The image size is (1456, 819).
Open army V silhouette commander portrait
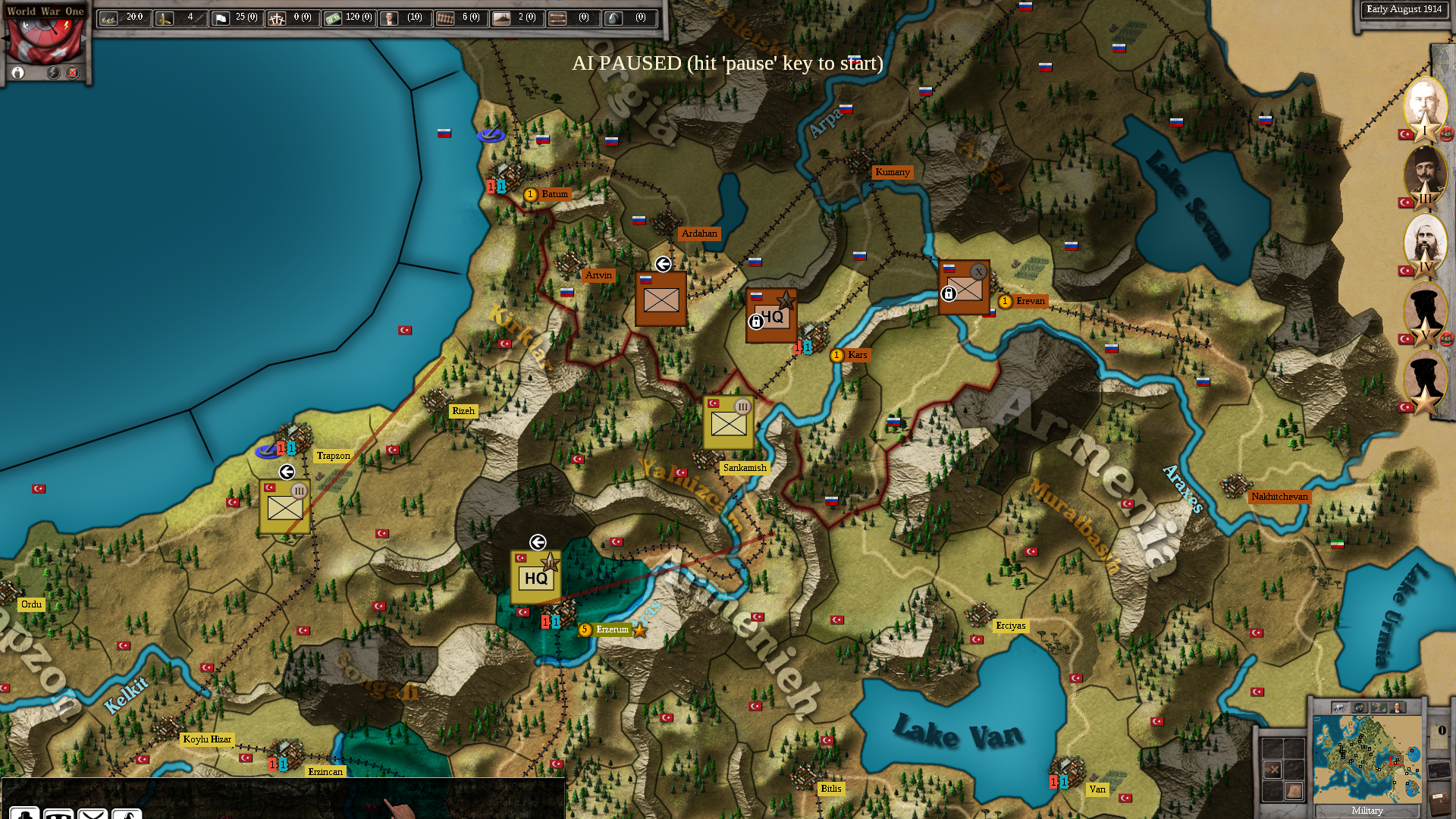(x=1424, y=312)
